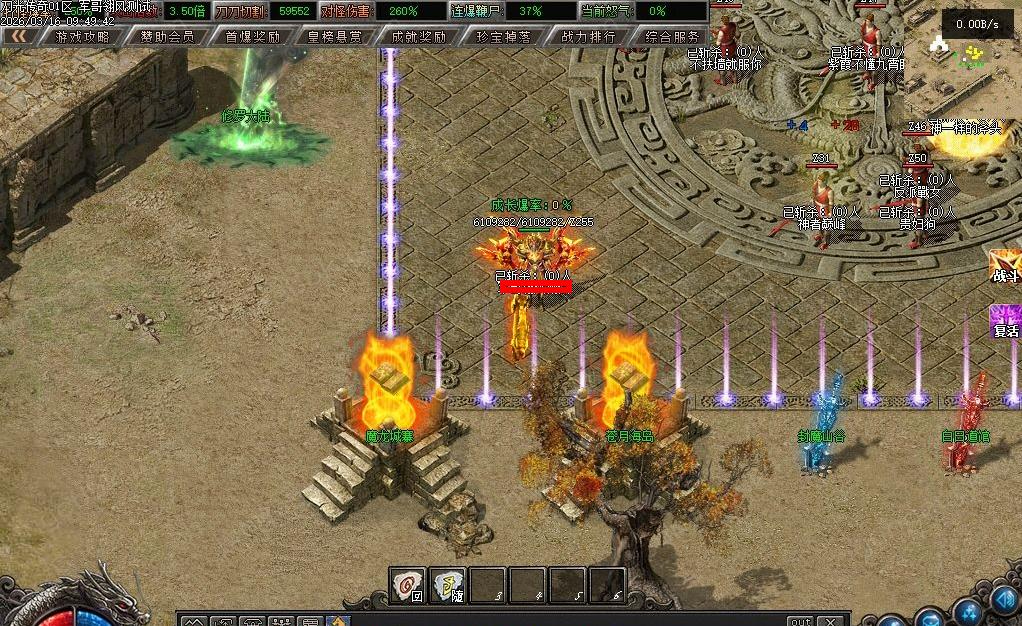Viewport: 1022px width, 626px height.
Task: Open the 赞助会员 sponsor membership menu
Action: [167, 36]
